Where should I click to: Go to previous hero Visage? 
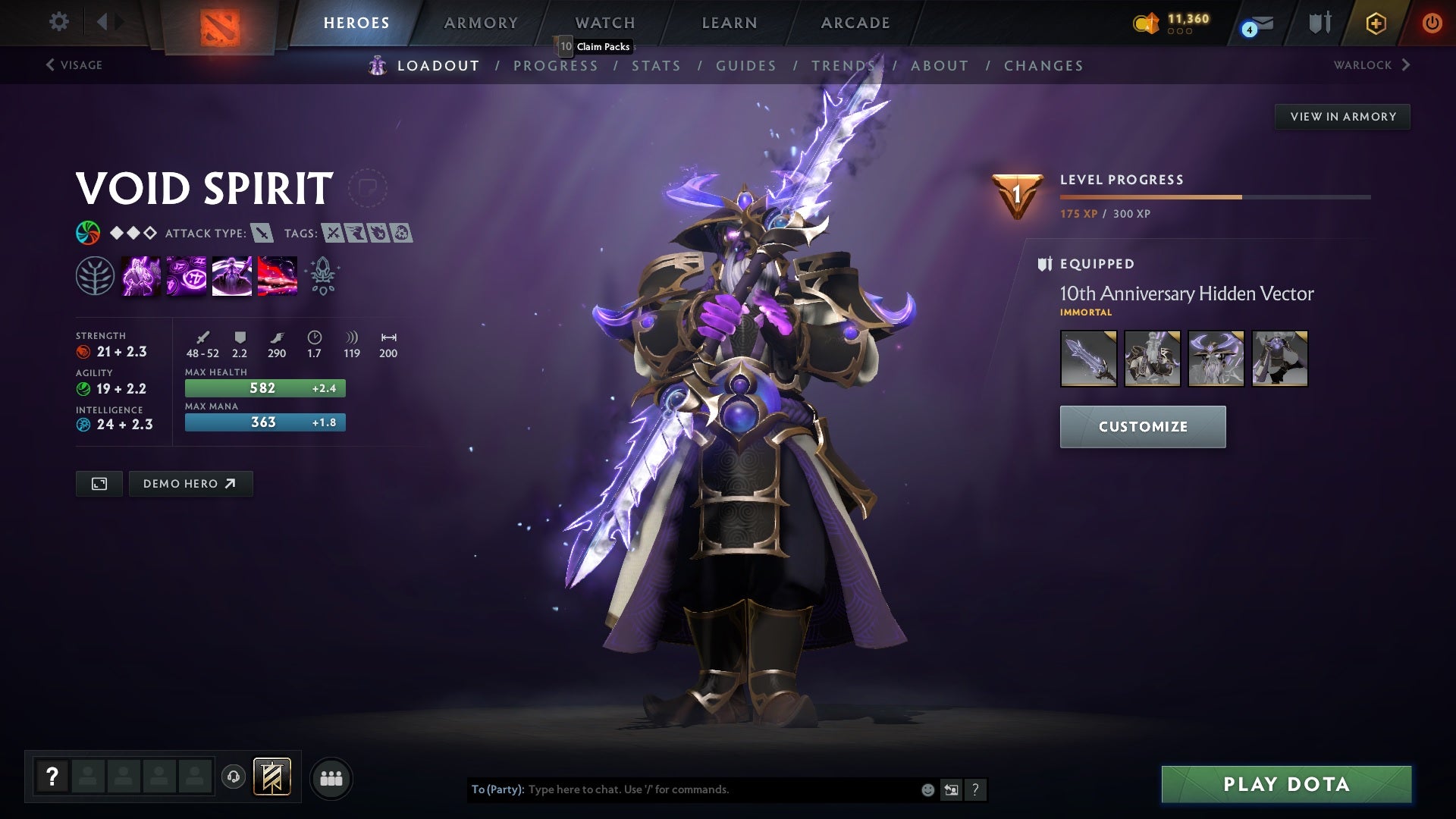74,65
